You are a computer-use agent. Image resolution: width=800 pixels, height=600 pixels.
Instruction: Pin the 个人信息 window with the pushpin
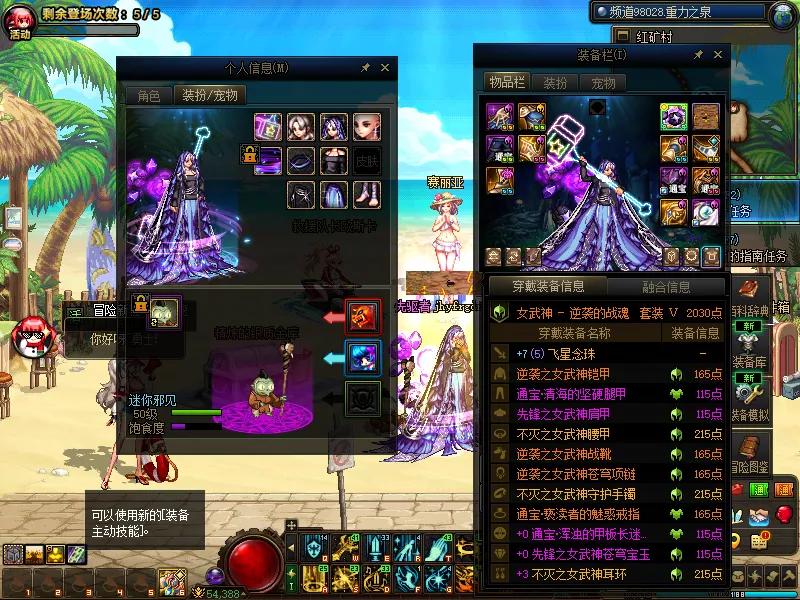[365, 68]
